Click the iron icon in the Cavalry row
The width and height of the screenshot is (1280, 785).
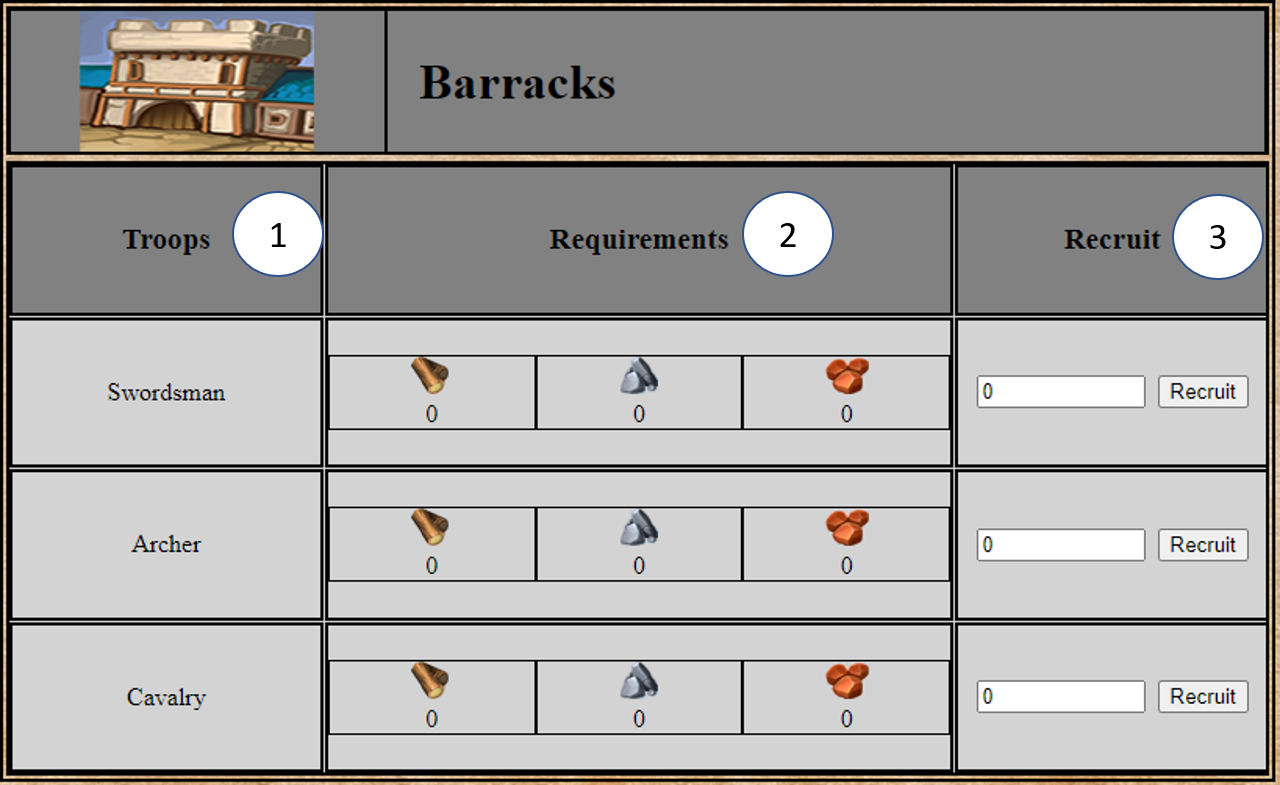(x=638, y=681)
